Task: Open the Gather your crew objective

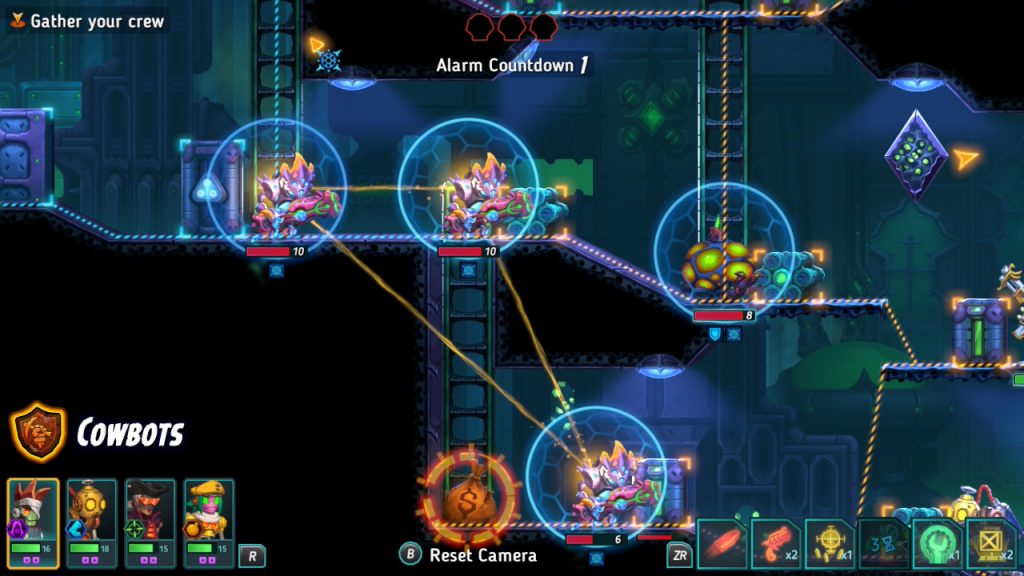Action: 86,21
